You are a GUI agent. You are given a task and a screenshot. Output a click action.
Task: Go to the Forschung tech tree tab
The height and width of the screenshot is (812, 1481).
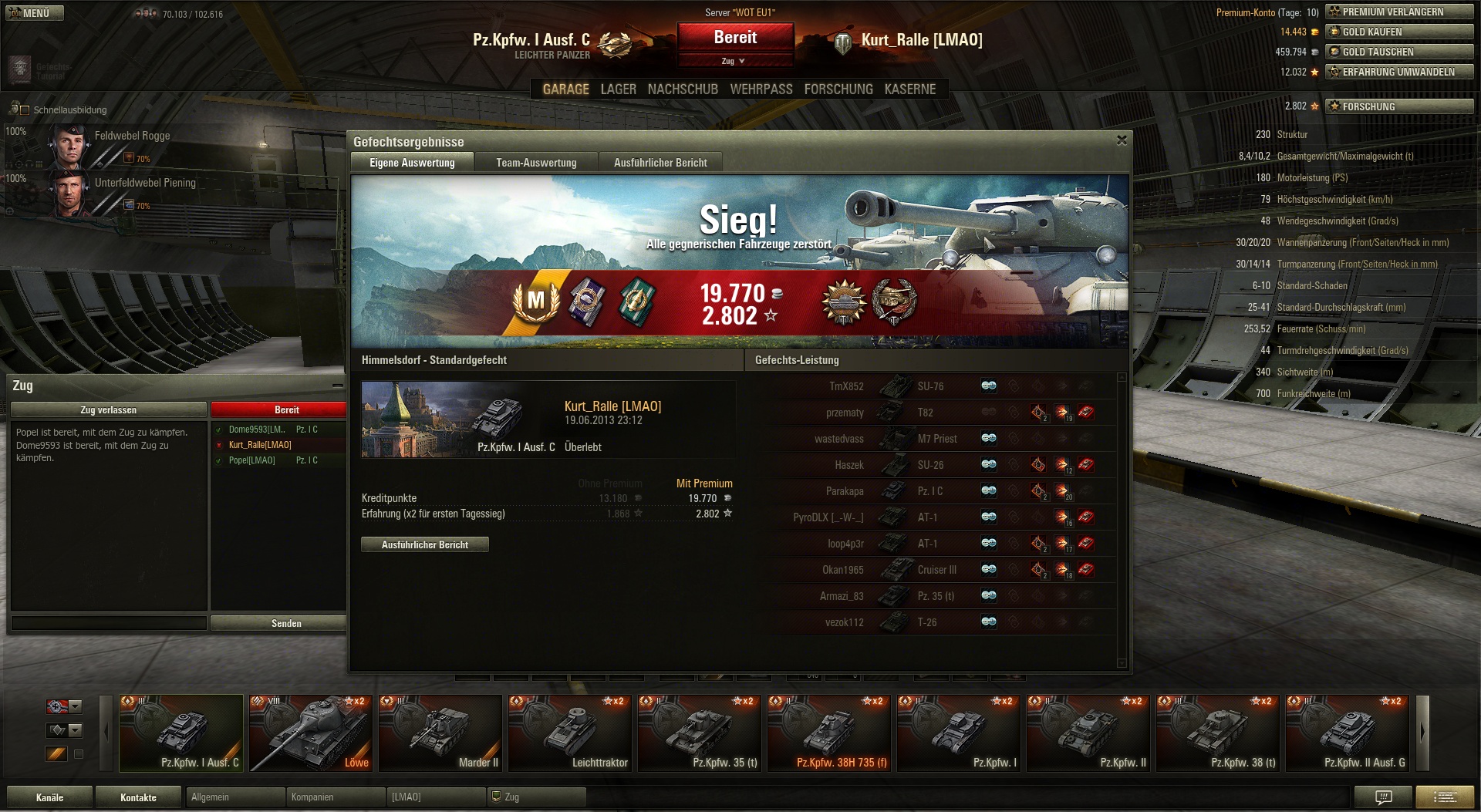(838, 89)
